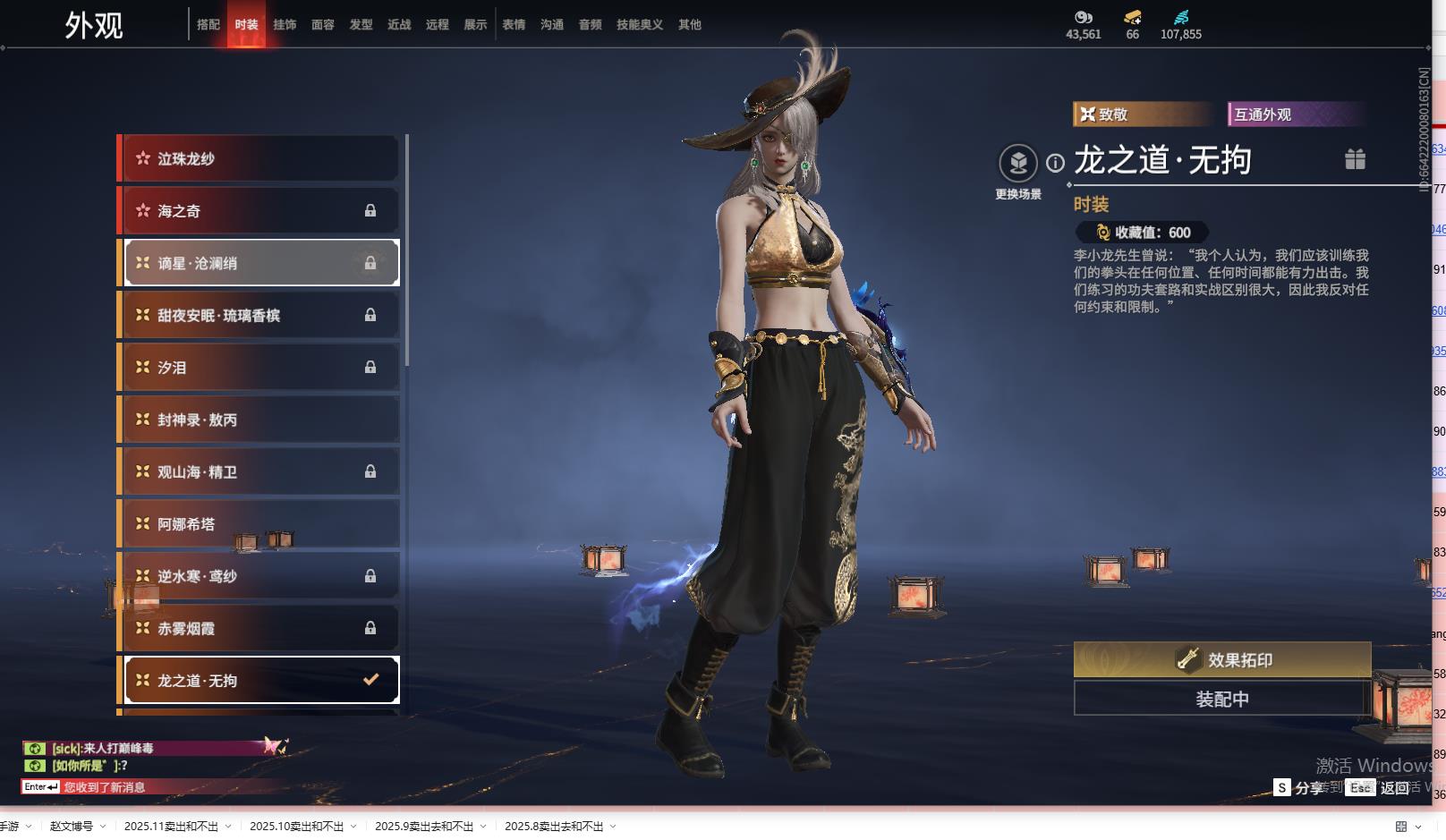
Task: Open the 2025.11卖出和不出 sheet tab
Action: 171,827
